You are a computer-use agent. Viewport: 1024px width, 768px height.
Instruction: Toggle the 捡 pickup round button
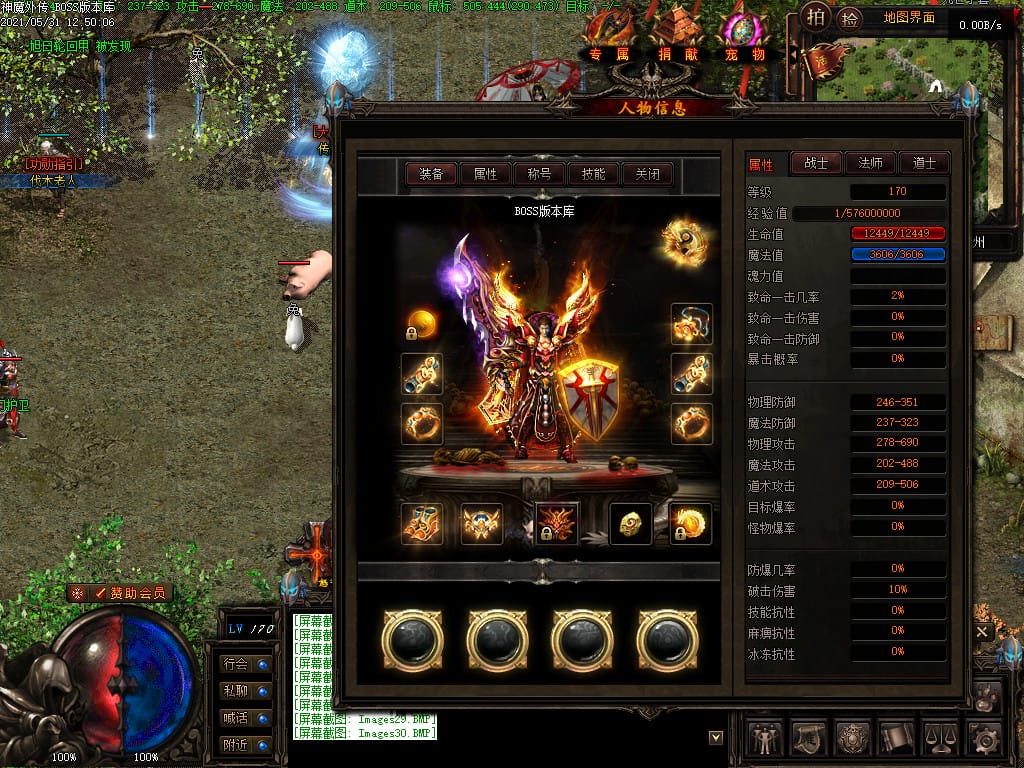pyautogui.click(x=850, y=18)
